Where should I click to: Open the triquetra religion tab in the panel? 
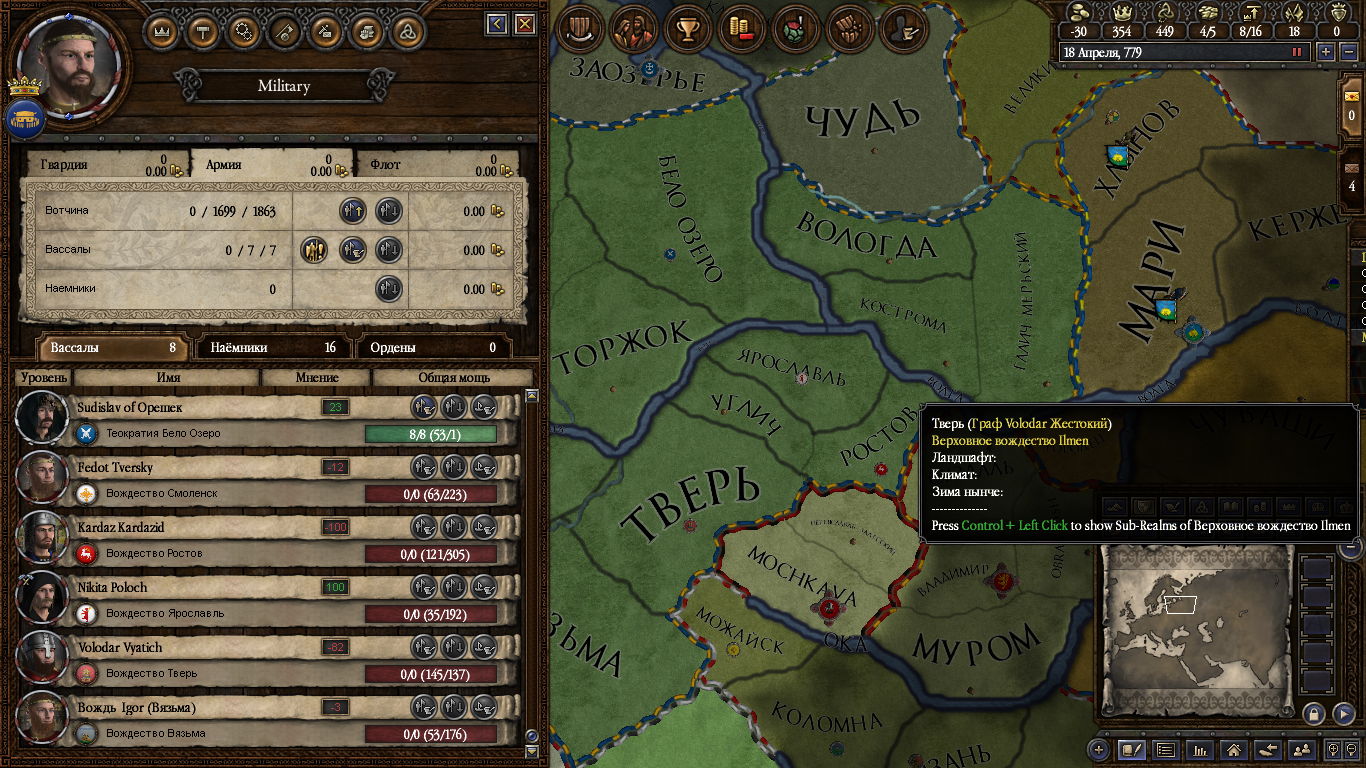408,30
